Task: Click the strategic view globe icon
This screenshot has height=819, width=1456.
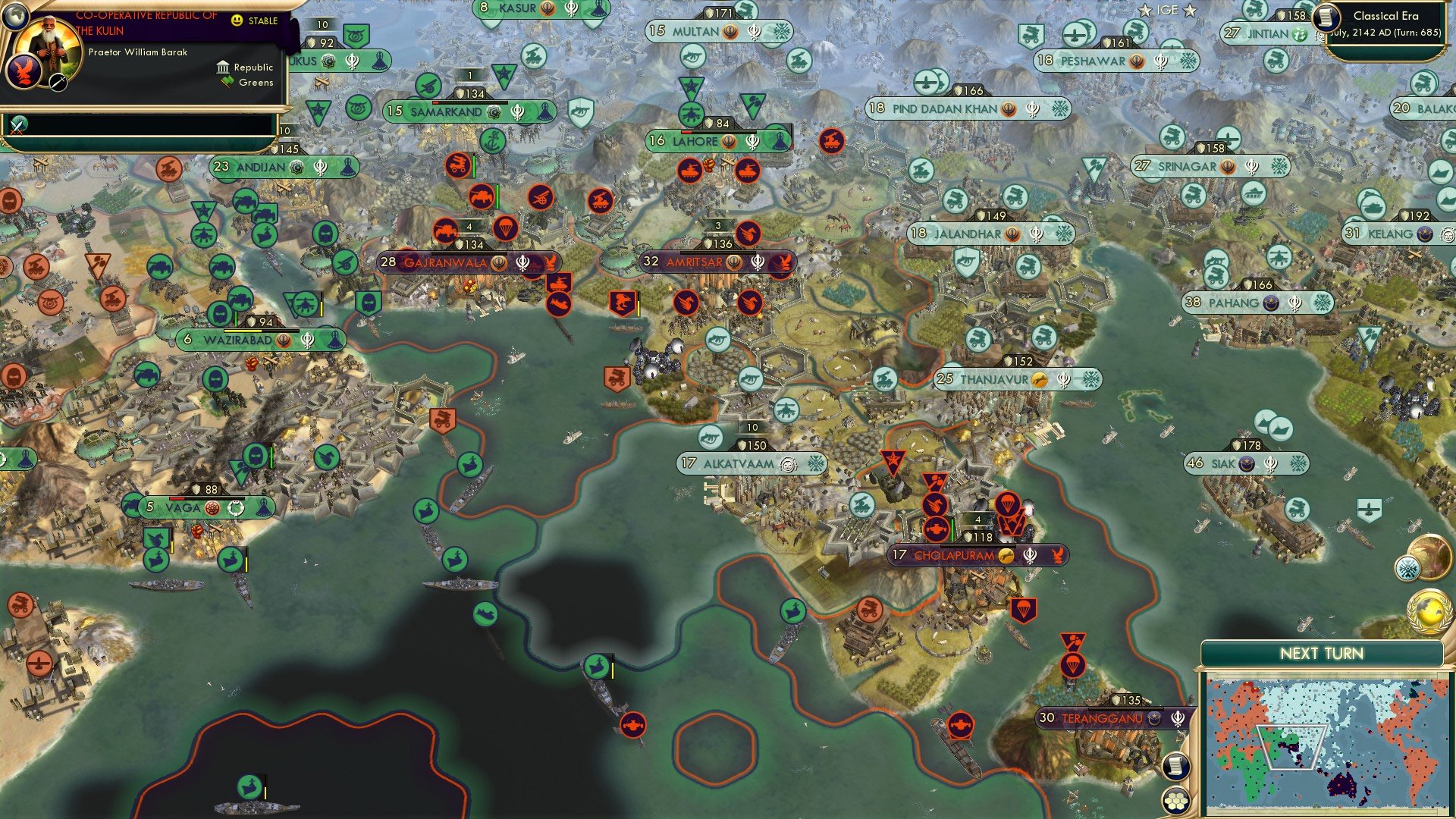Action: click(15, 15)
